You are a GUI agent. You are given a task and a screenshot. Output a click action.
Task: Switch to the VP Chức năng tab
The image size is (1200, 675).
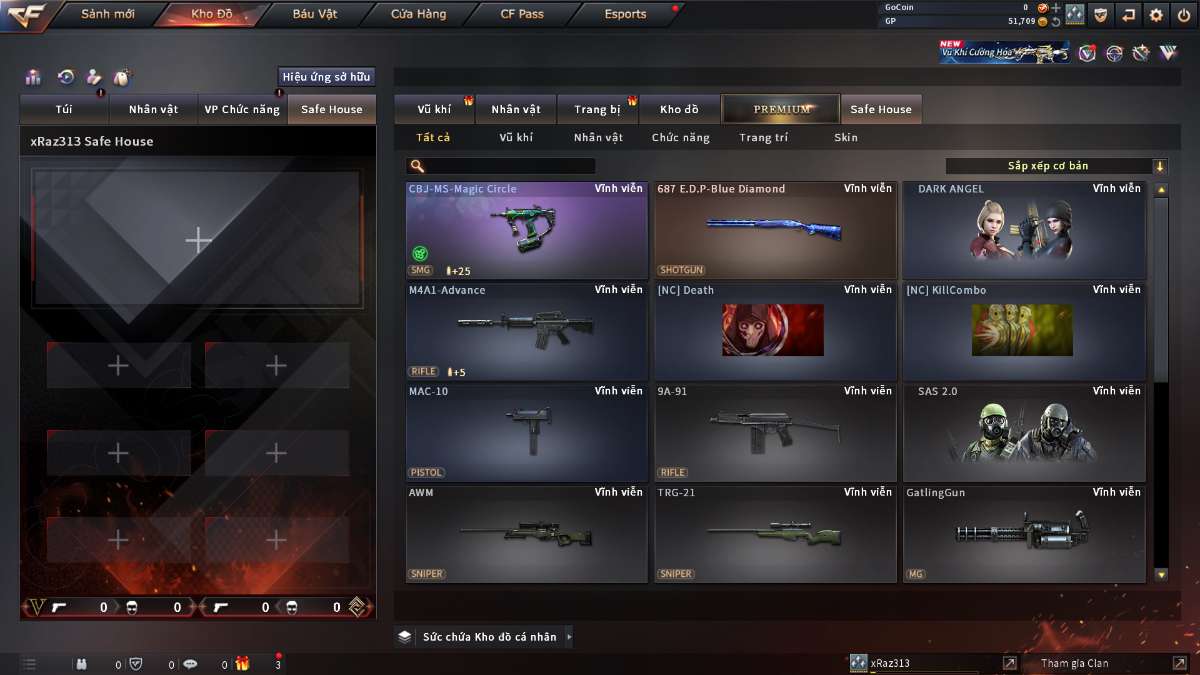coord(242,110)
